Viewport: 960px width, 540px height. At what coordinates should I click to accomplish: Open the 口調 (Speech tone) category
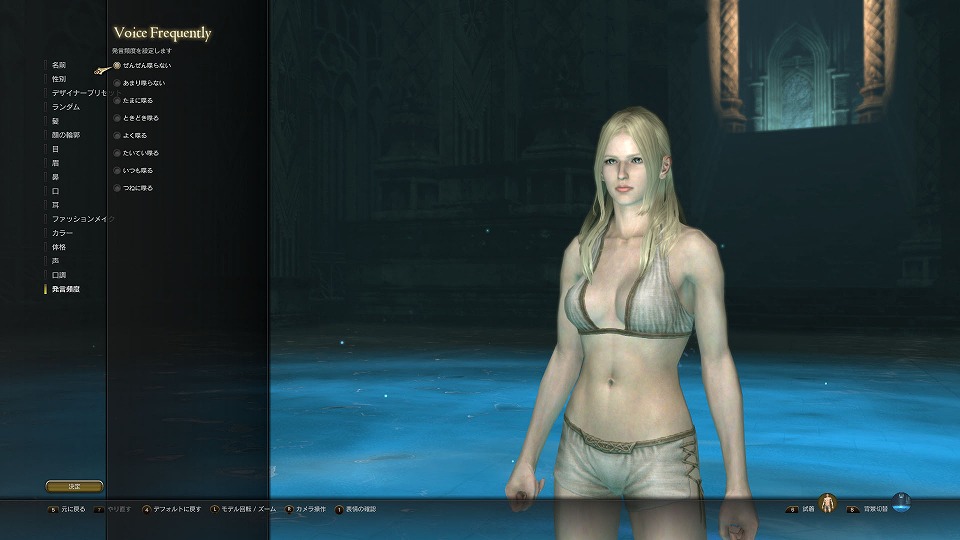[x=59, y=274]
